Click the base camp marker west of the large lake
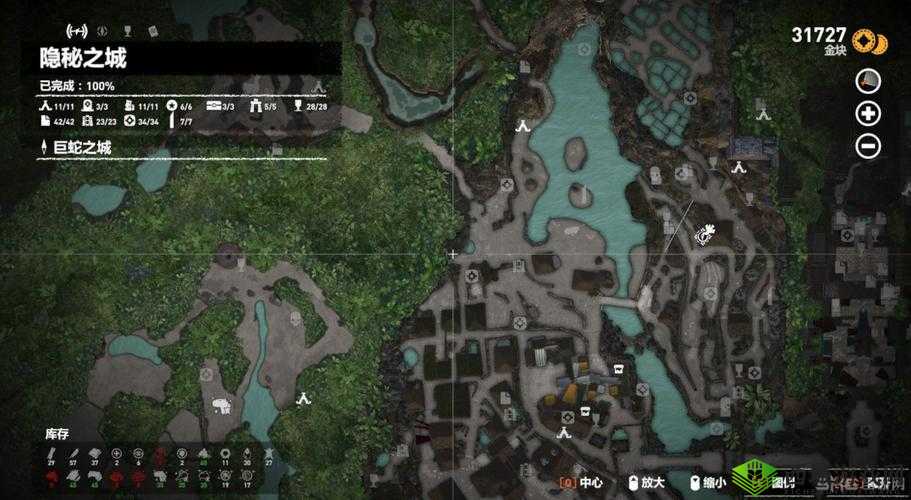Screen dimensions: 911x500 pyautogui.click(x=521, y=126)
